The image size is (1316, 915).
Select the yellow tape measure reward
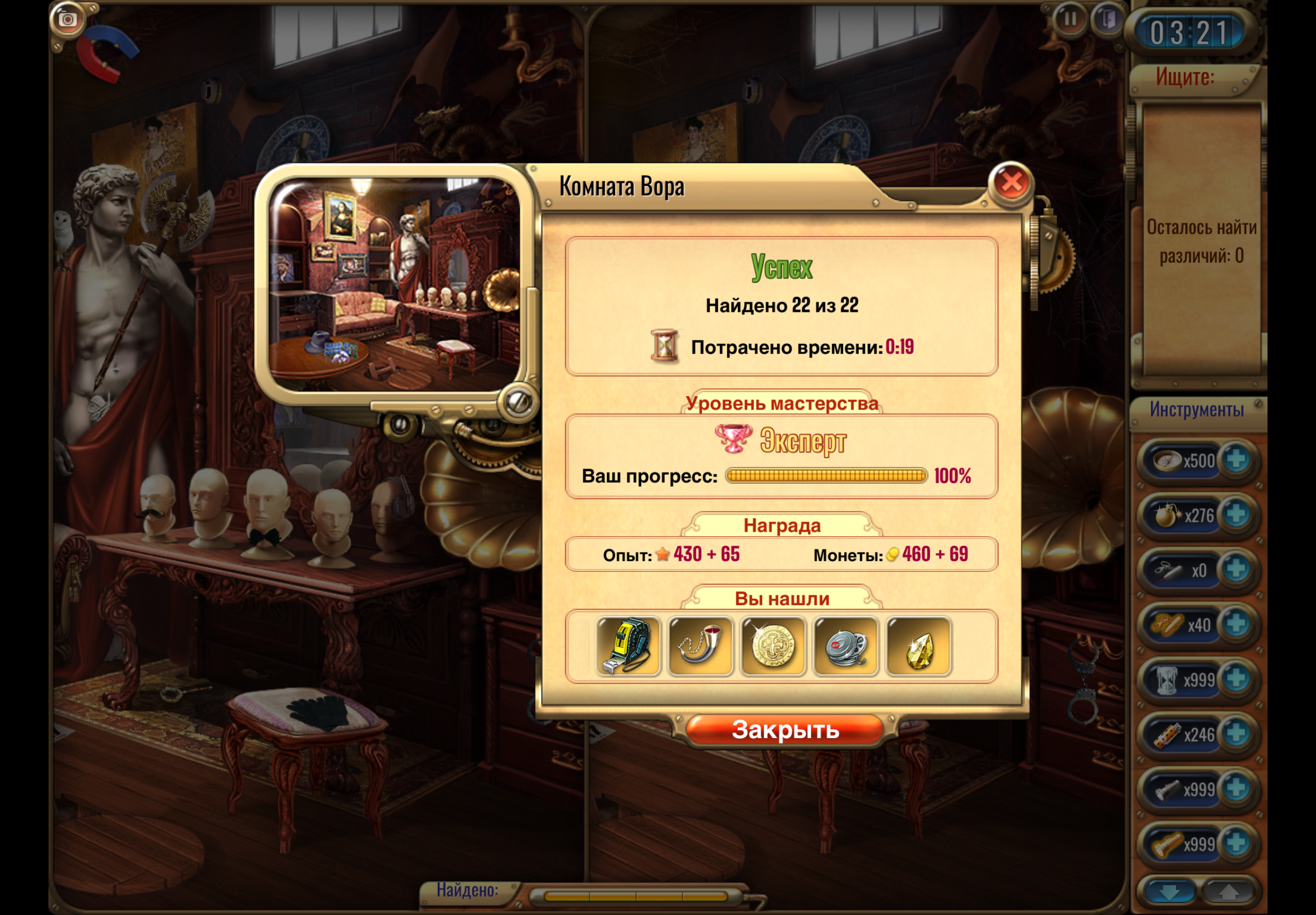click(628, 646)
